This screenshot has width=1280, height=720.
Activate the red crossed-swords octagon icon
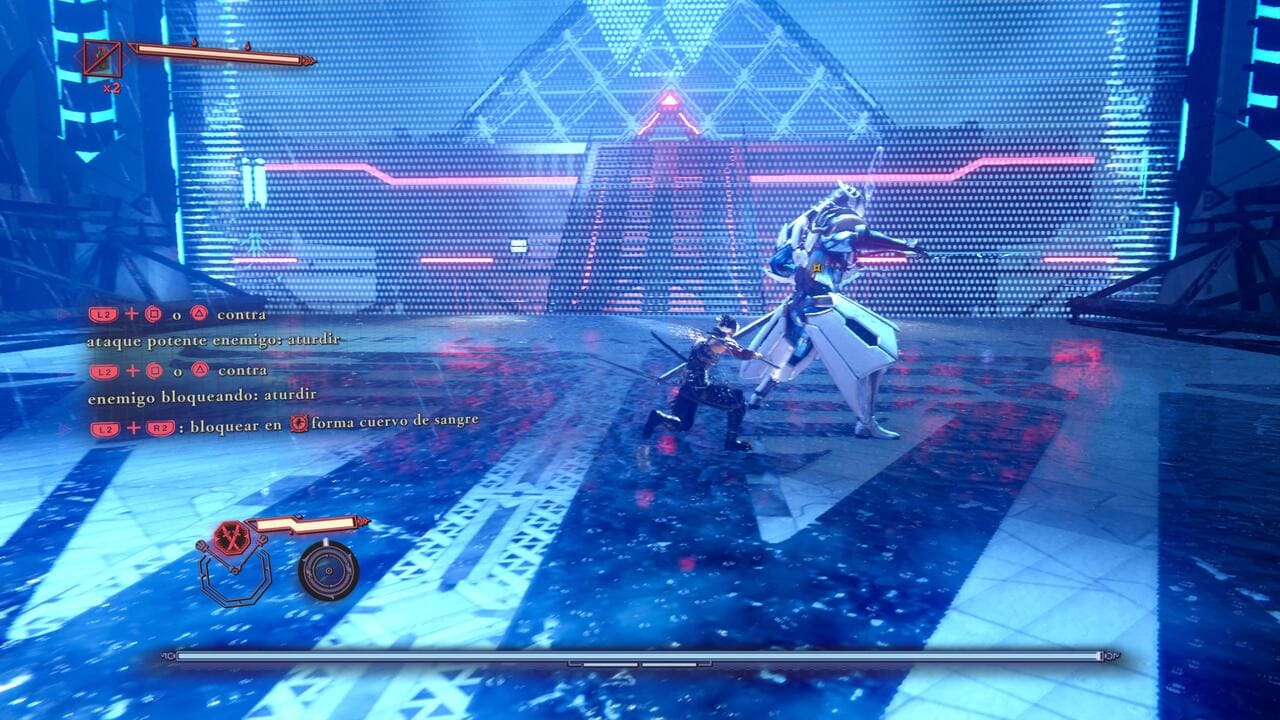click(x=231, y=537)
